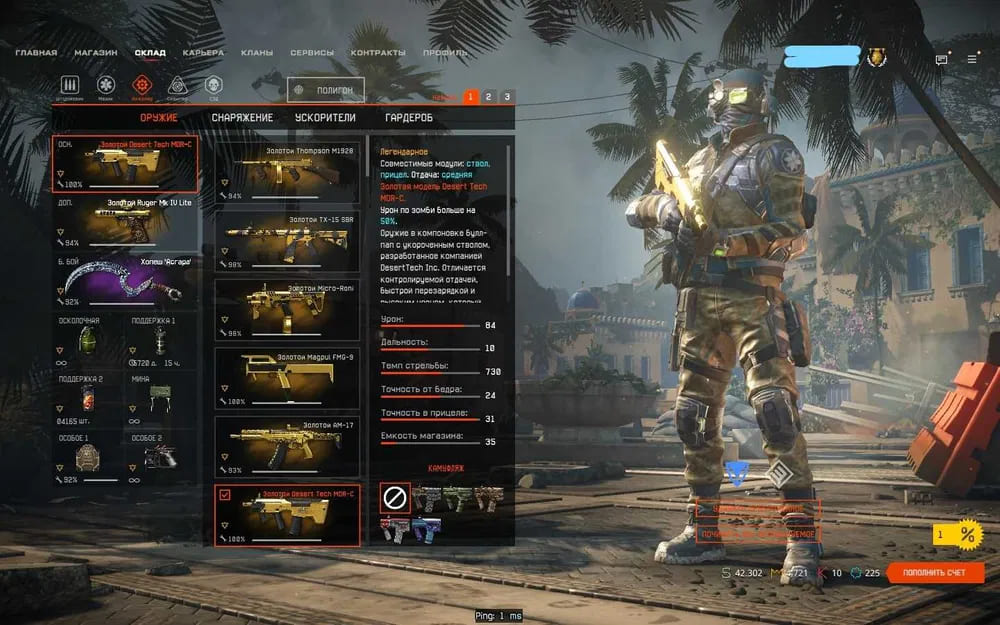Viewport: 1000px width, 625px height.
Task: Go to the Магазин shop
Action: pyautogui.click(x=96, y=52)
